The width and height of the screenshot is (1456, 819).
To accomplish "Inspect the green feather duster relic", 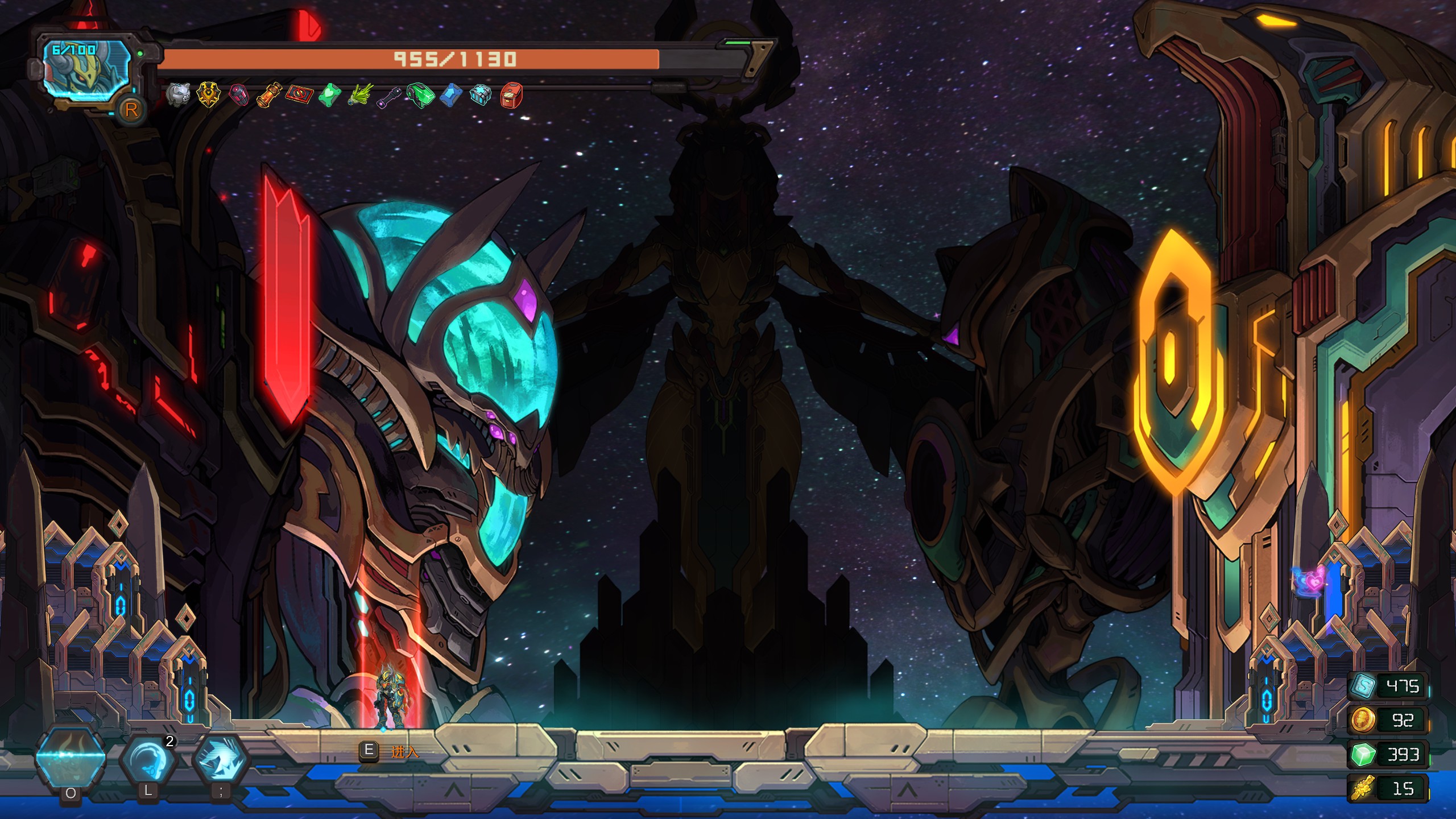I will (x=361, y=95).
